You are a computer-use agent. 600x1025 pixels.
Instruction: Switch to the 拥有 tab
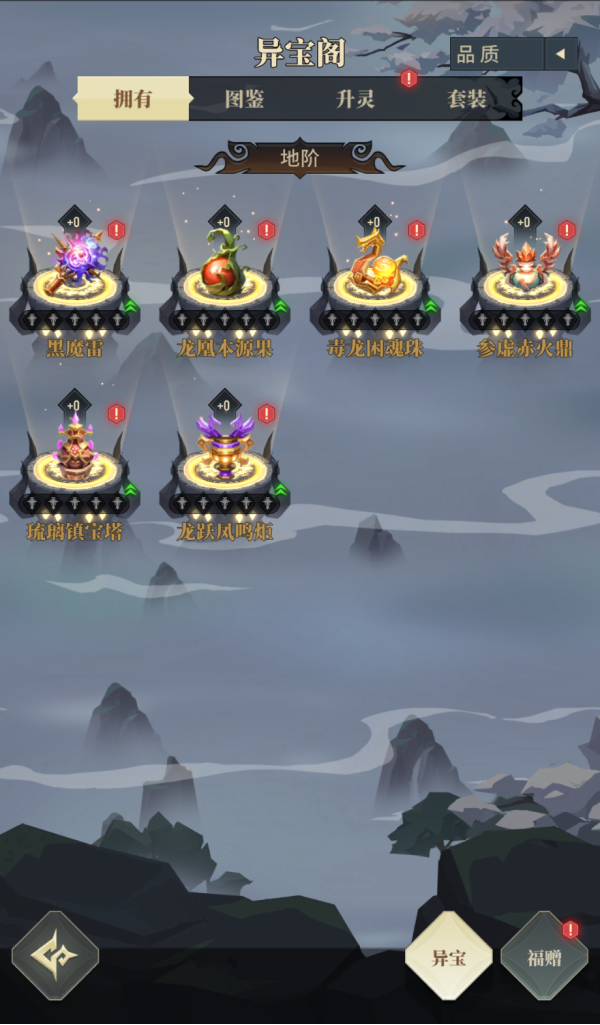(x=133, y=99)
